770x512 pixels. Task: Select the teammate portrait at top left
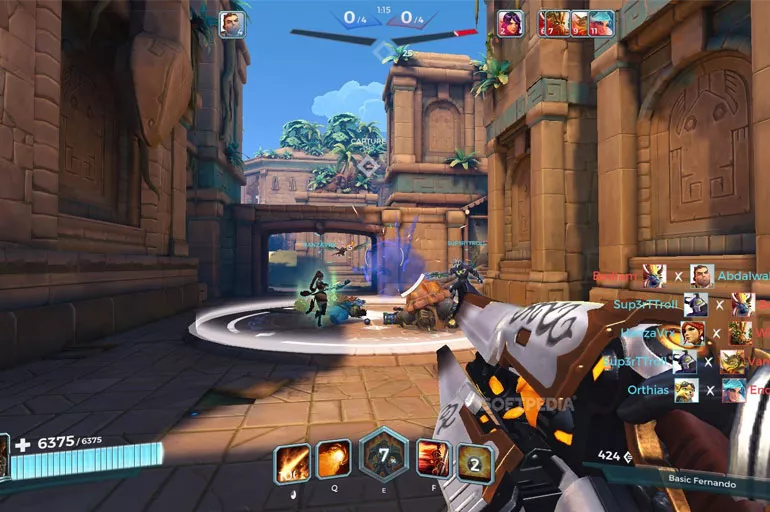[x=231, y=24]
